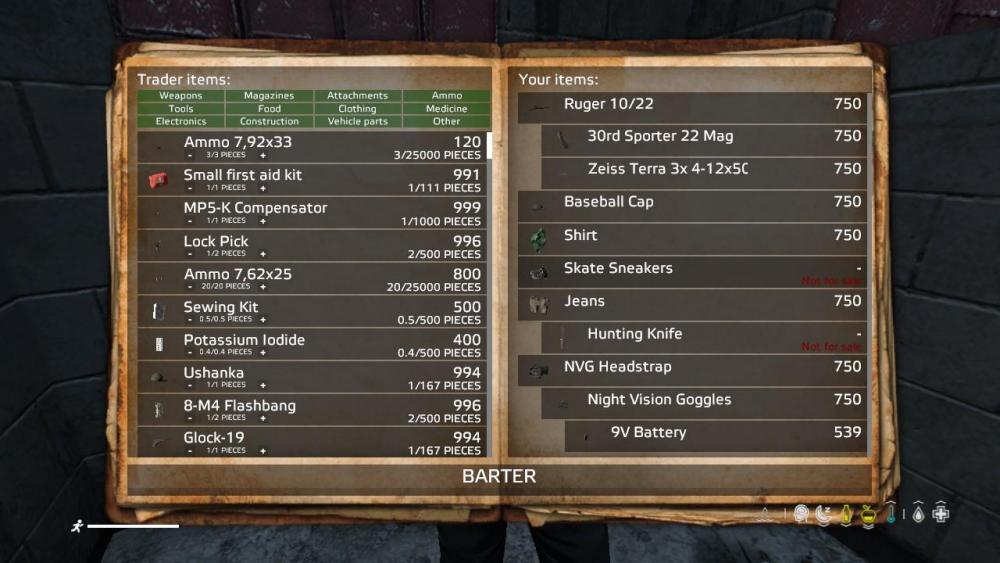This screenshot has height=563, width=1000.
Task: Increase Ammo 7,92x33 quantity with plus
Action: (264, 156)
